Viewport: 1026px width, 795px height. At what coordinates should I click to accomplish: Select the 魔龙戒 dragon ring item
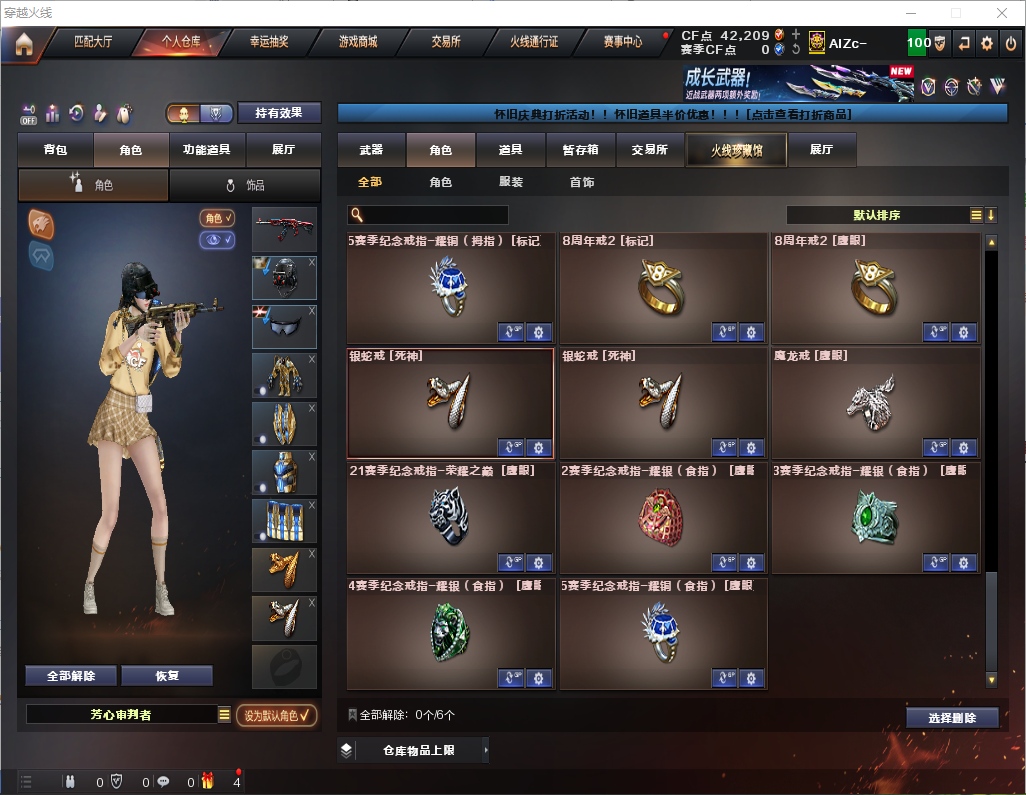[x=875, y=402]
